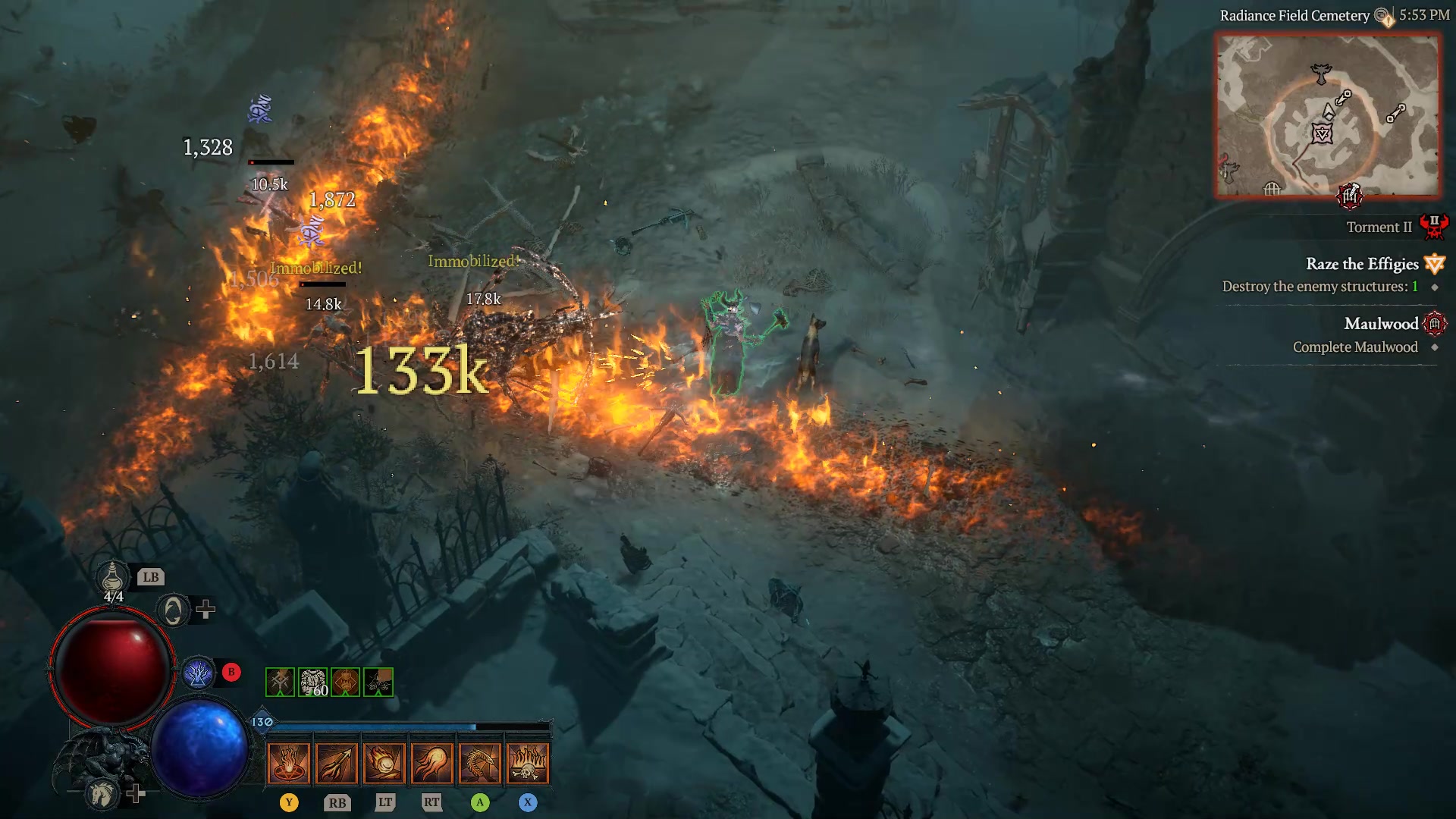Activate the Incinerate skill bound to RB
1456x819 pixels.
(337, 762)
